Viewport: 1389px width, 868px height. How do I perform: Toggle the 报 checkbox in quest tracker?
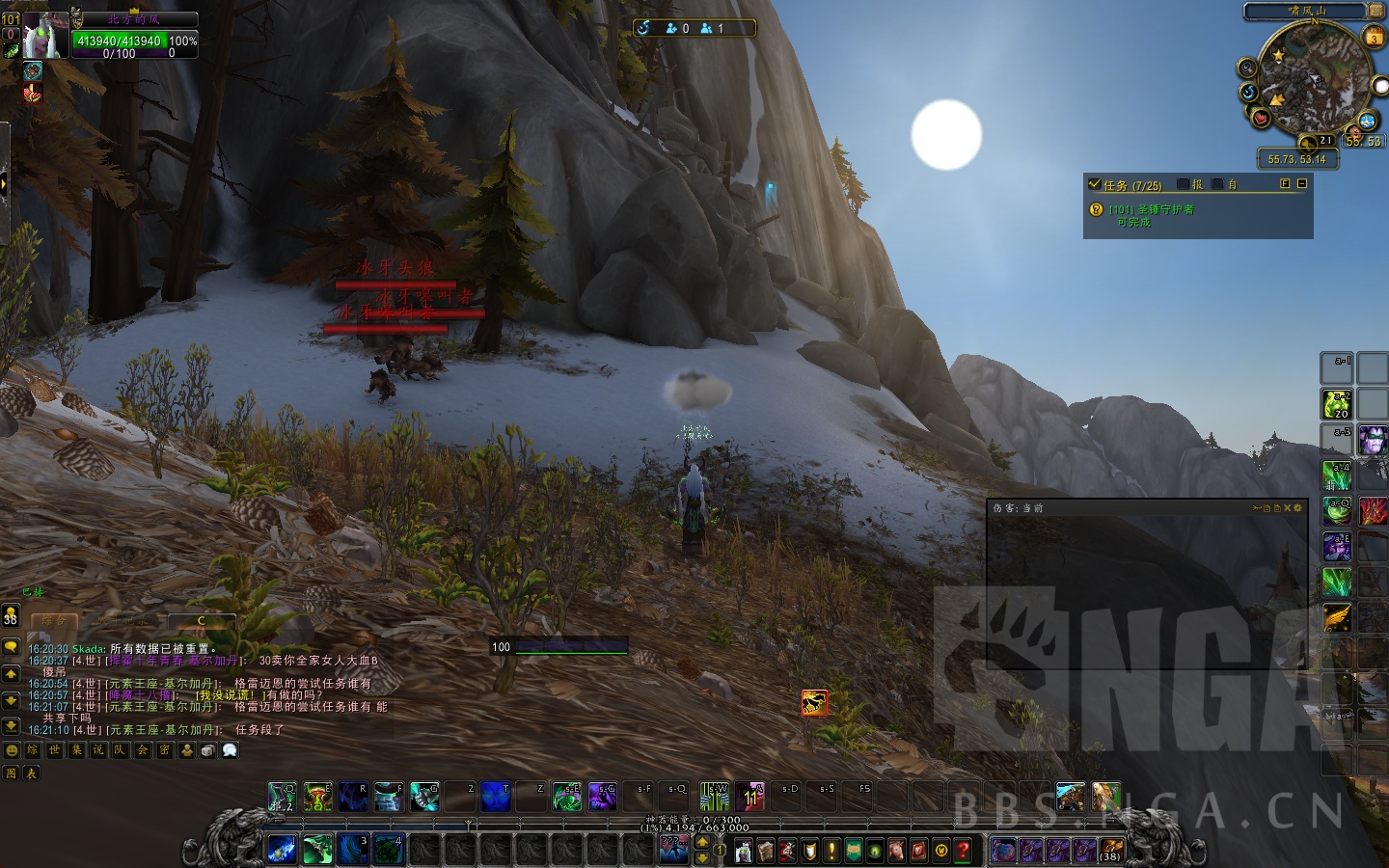1184,183
